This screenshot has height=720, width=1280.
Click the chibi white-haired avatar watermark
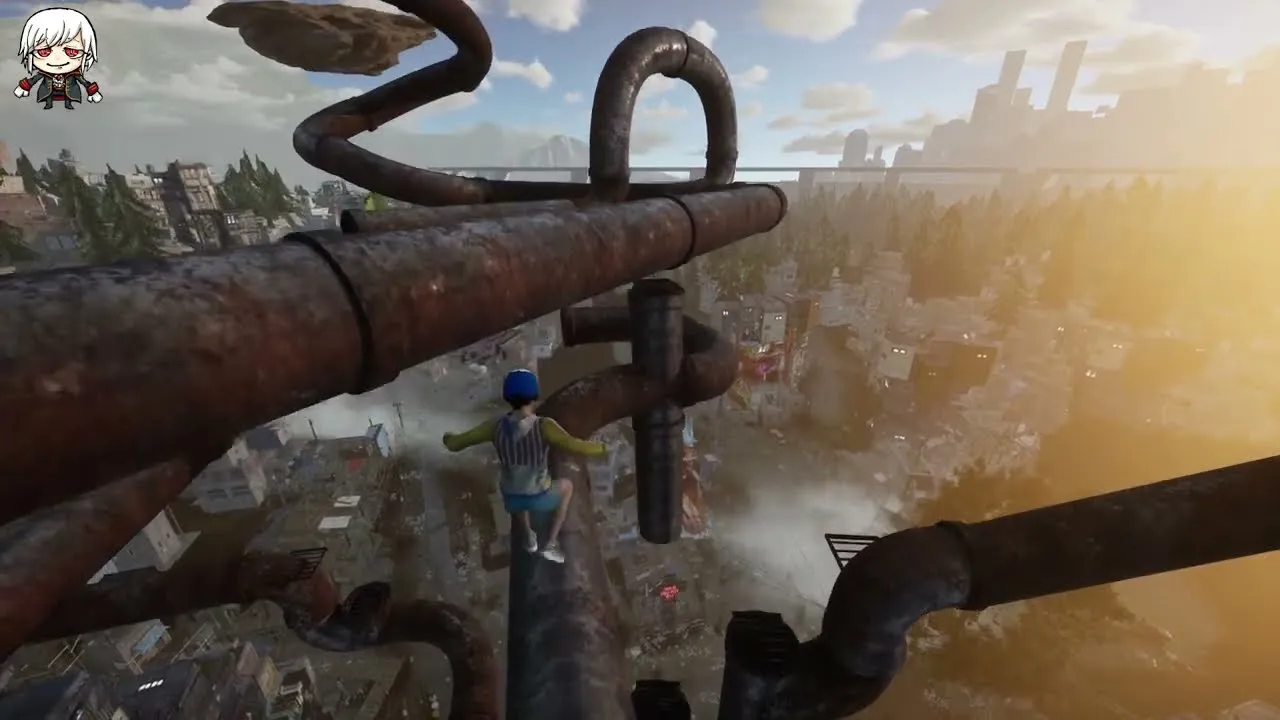coord(58,58)
